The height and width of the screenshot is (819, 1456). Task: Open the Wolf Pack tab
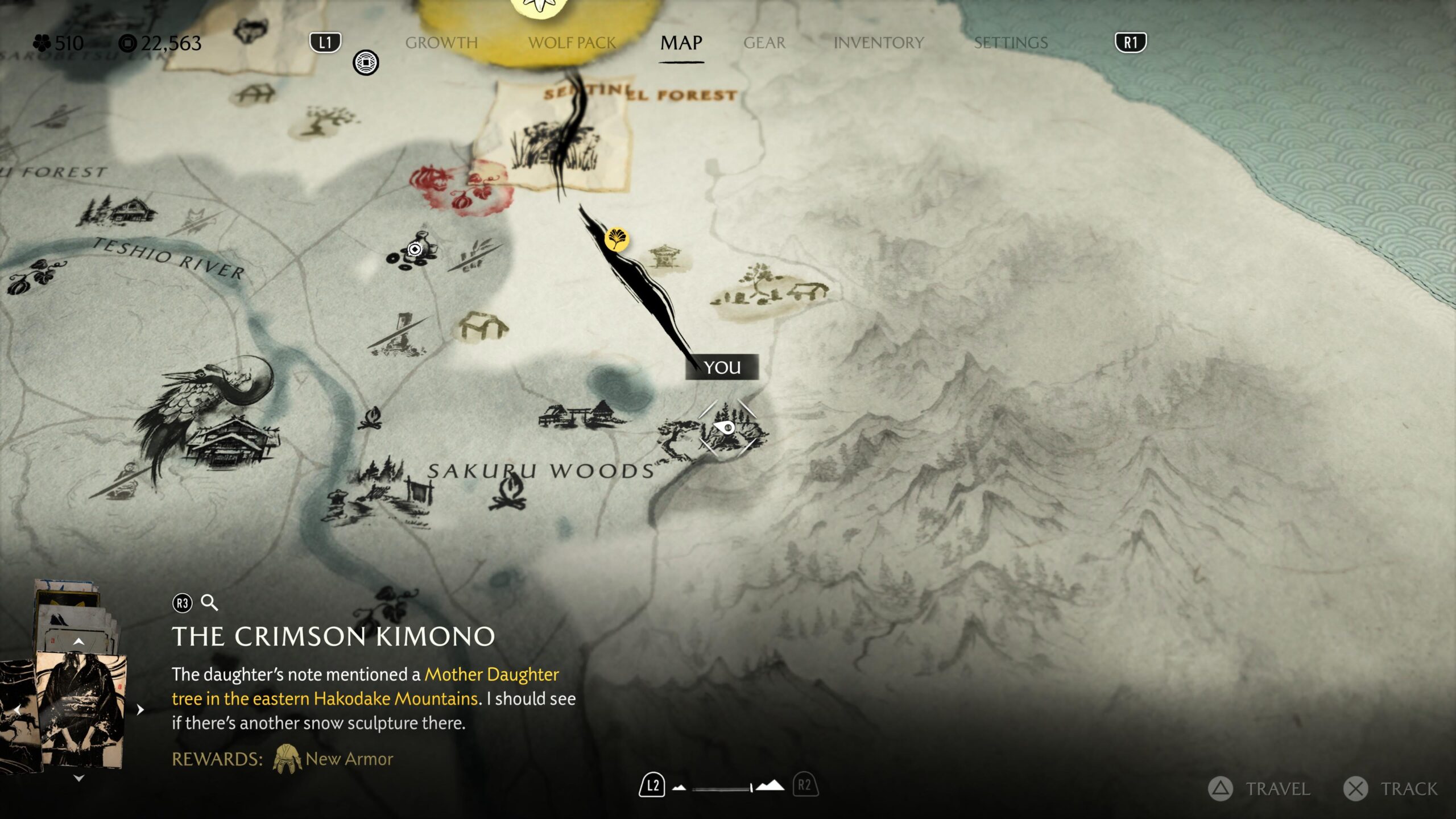(572, 43)
